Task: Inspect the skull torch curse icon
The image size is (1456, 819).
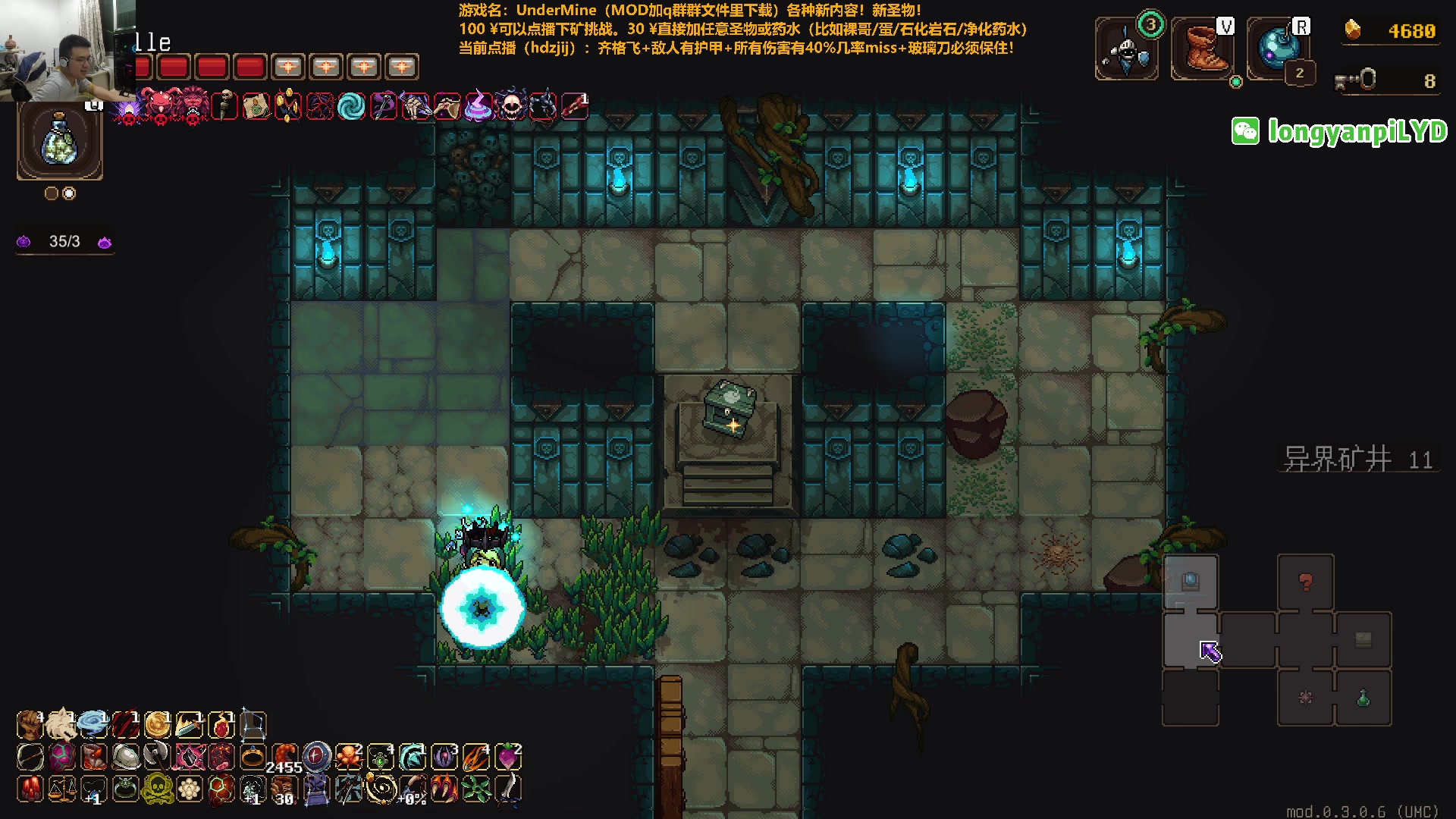Action: tap(224, 106)
